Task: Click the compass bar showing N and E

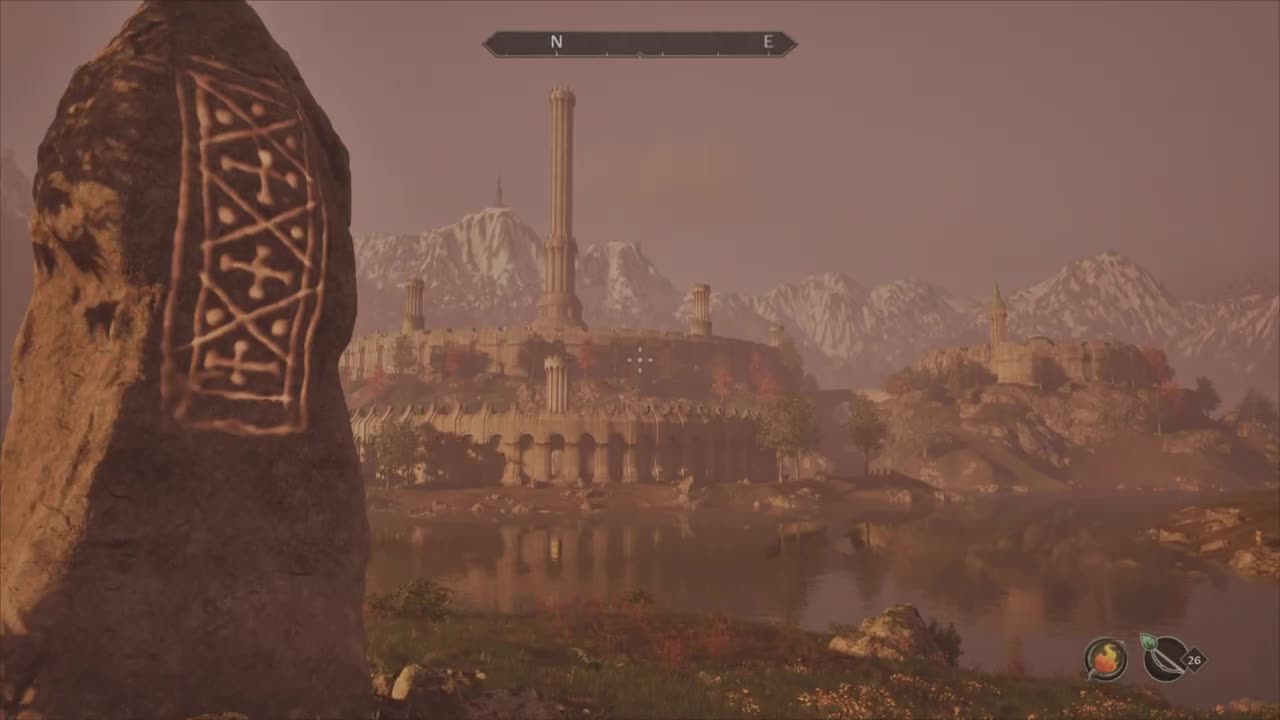Action: point(640,43)
